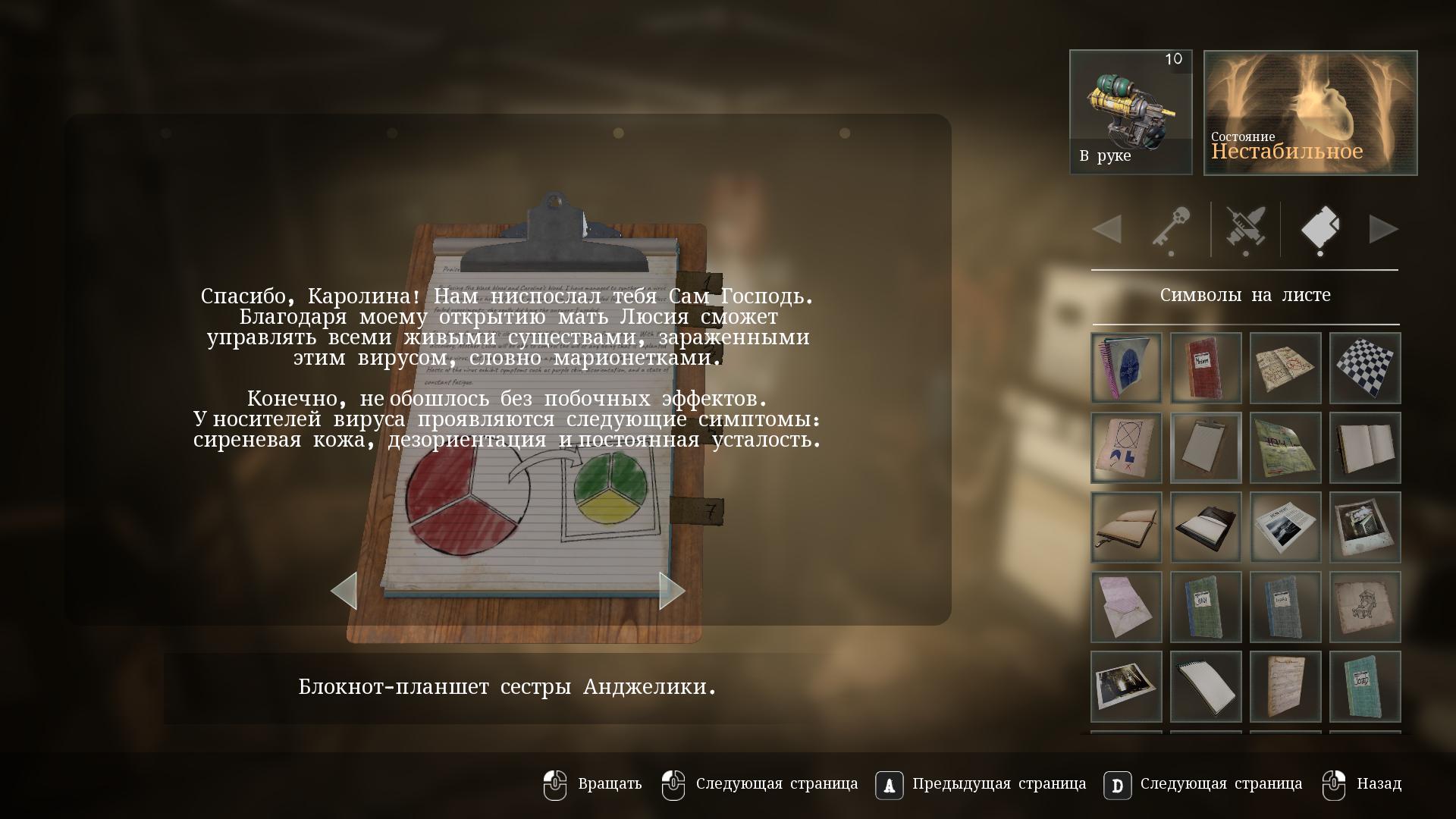Select the pink spiral notebook document
Screen dimensions: 1456x819
[x=1126, y=368]
